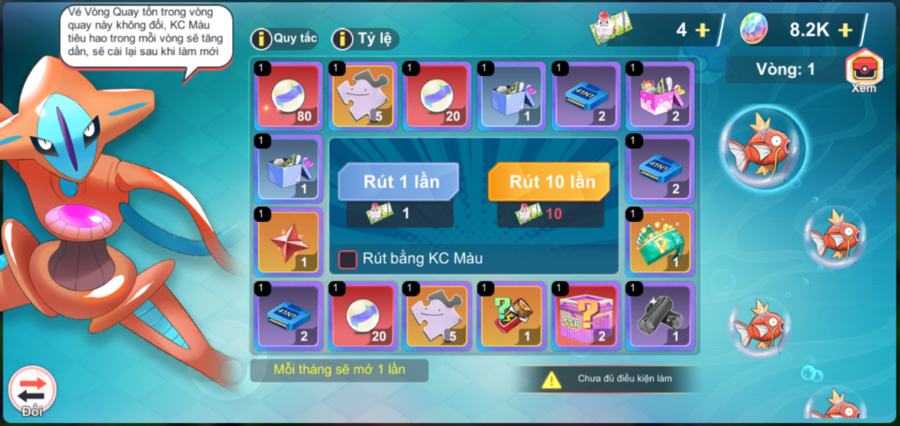Add more spin tickets with plus button
Image resolution: width=900 pixels, height=426 pixels.
pyautogui.click(x=702, y=30)
